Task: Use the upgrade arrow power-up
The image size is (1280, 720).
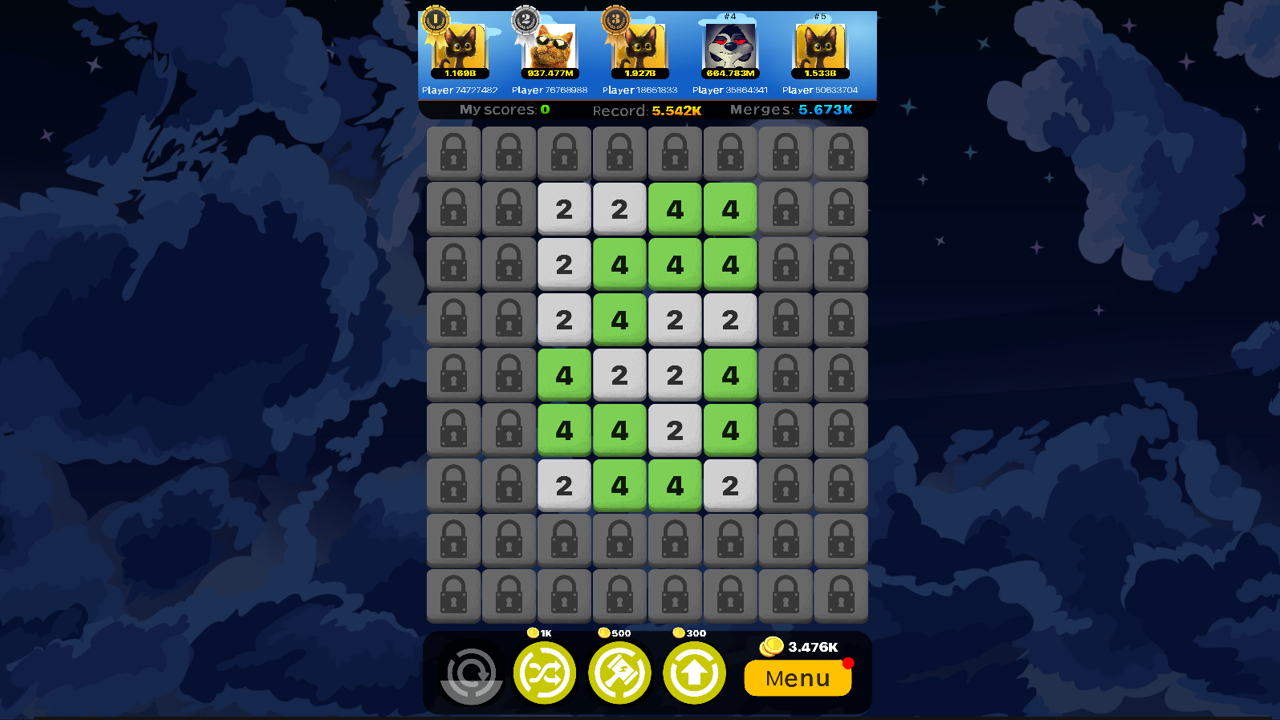Action: click(x=694, y=673)
